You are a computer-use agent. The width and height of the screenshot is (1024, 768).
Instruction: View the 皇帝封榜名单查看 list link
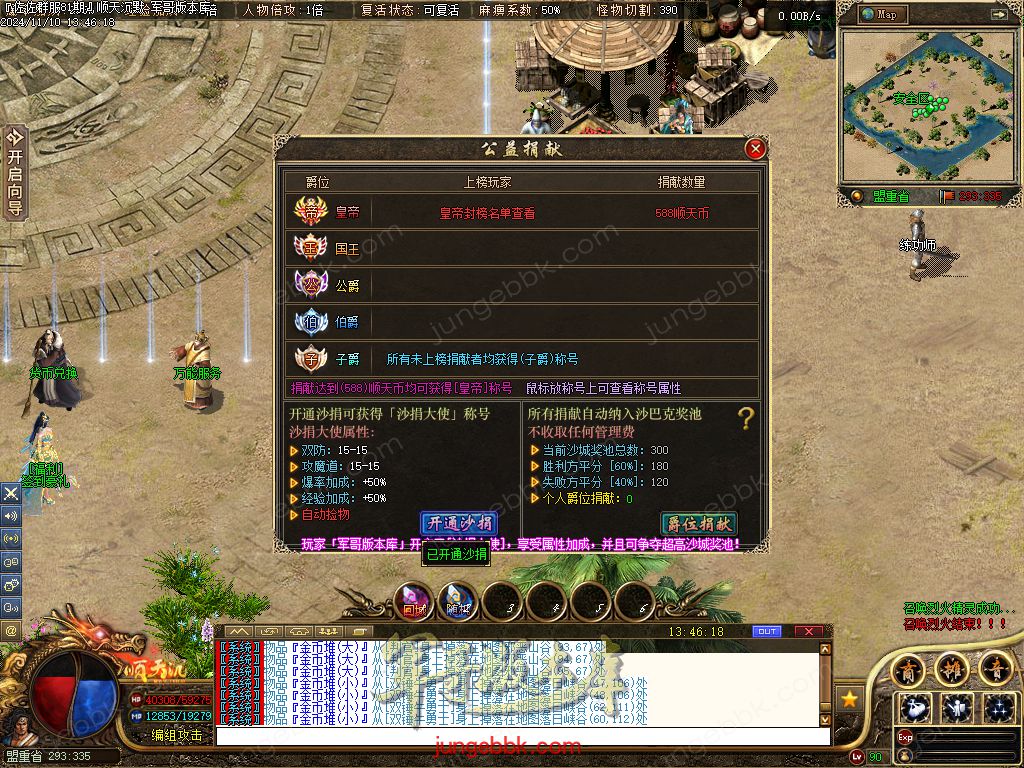(487, 213)
